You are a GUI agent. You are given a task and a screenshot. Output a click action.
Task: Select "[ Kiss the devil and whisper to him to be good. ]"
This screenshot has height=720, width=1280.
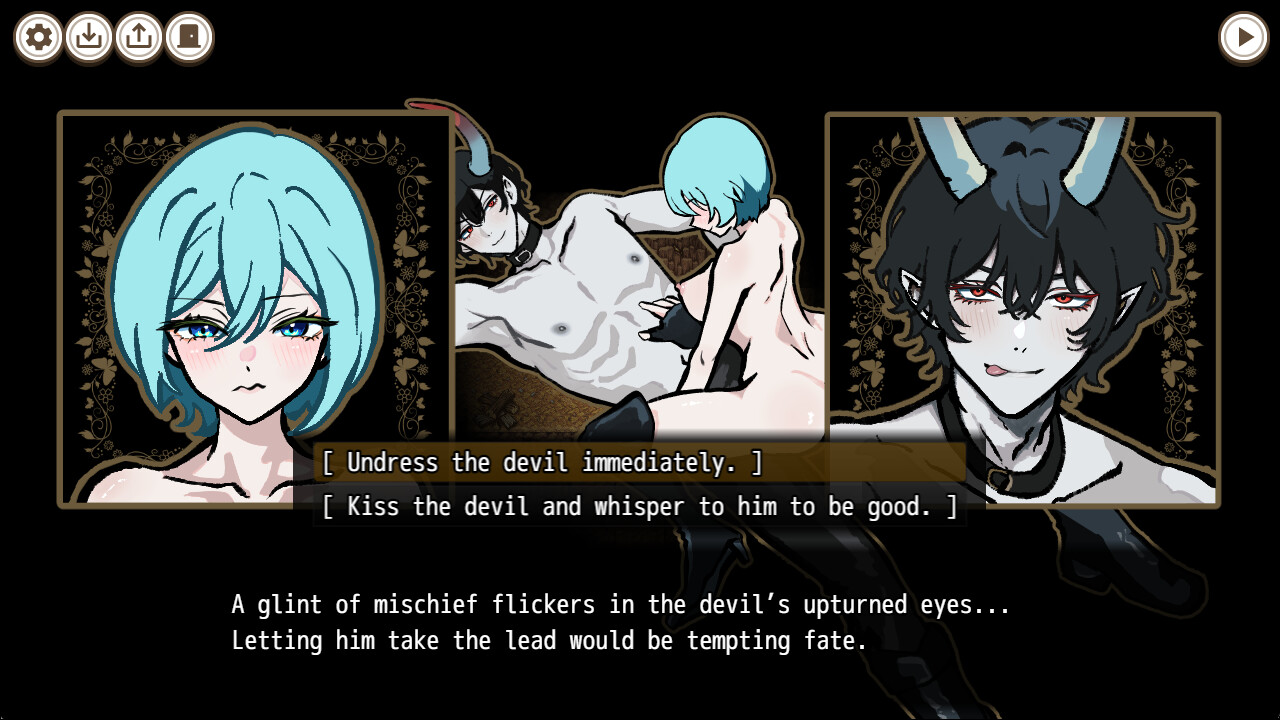click(x=640, y=507)
